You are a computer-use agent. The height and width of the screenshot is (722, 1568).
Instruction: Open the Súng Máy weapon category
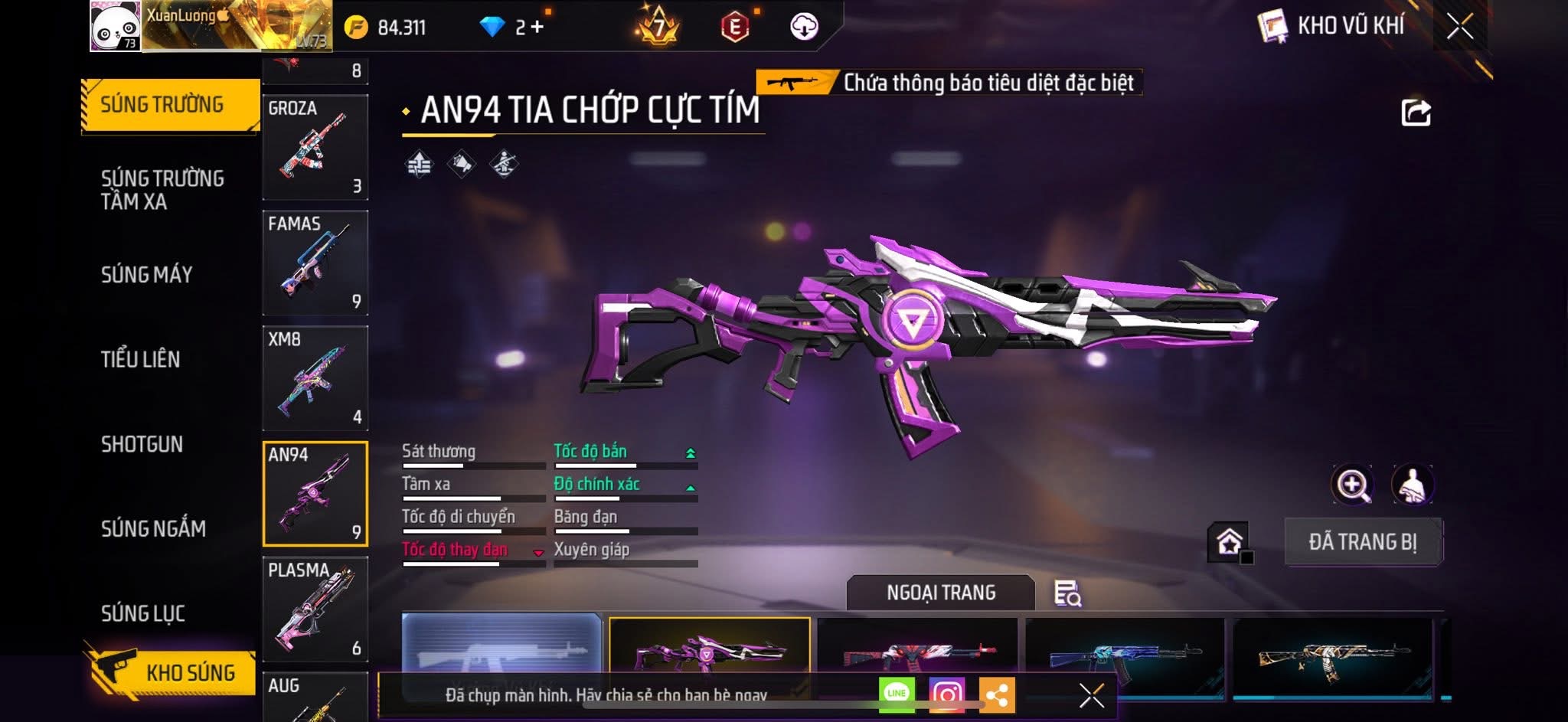[x=147, y=275]
